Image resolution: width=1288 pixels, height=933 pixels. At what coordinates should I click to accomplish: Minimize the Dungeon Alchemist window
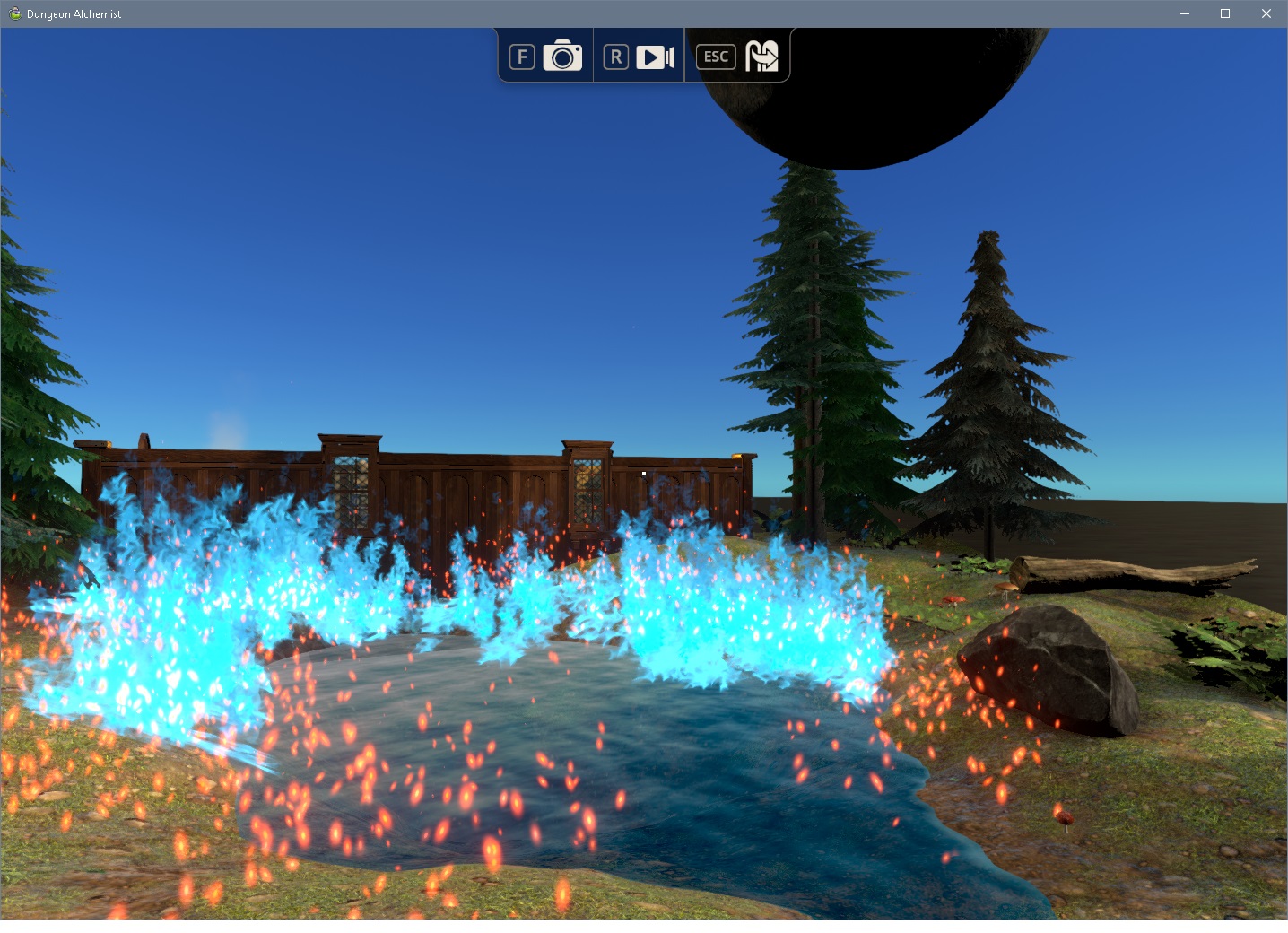coord(1184,13)
